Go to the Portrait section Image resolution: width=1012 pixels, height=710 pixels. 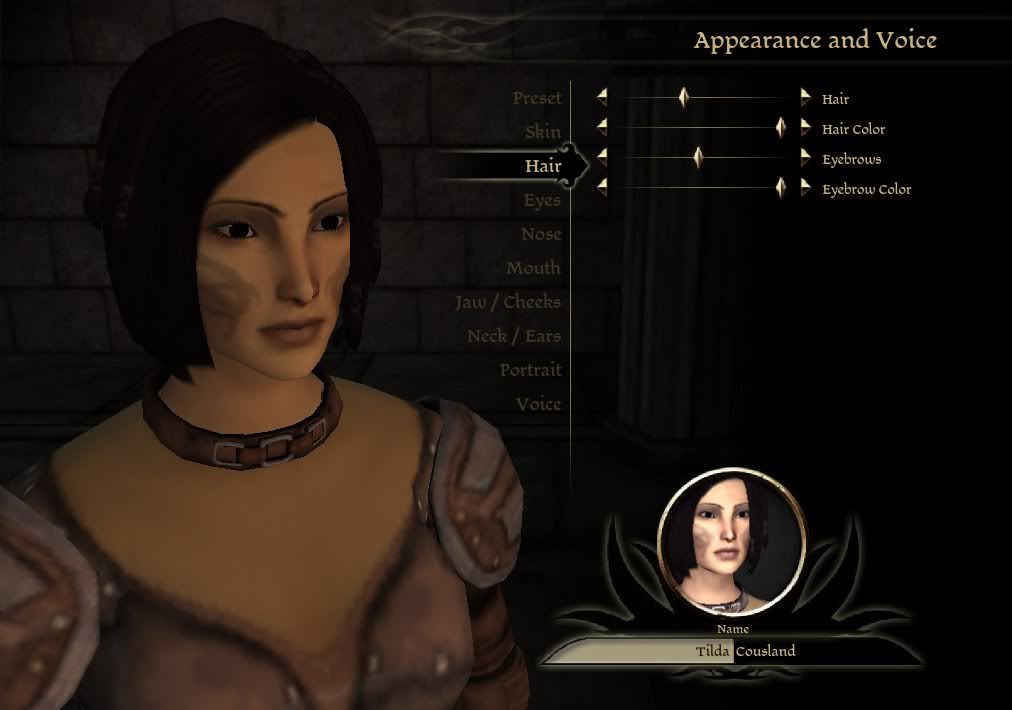tap(530, 370)
